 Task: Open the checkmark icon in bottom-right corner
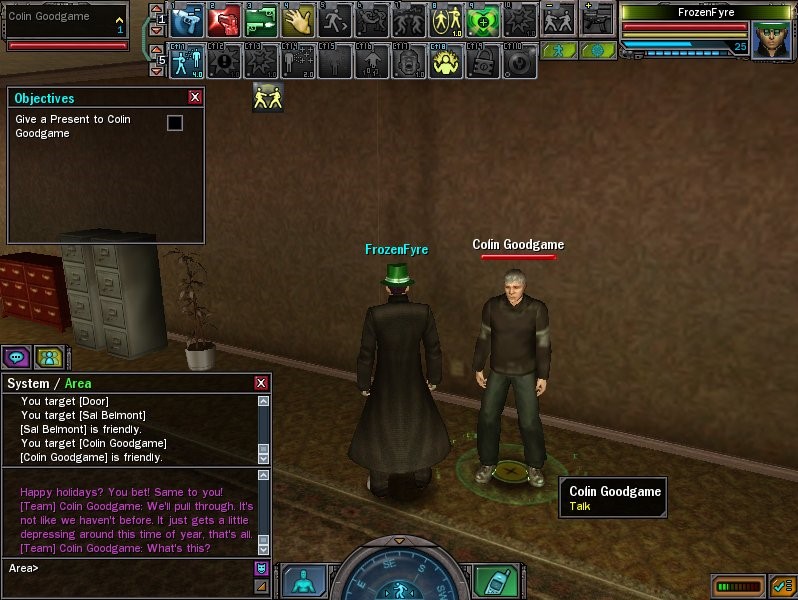(782, 584)
